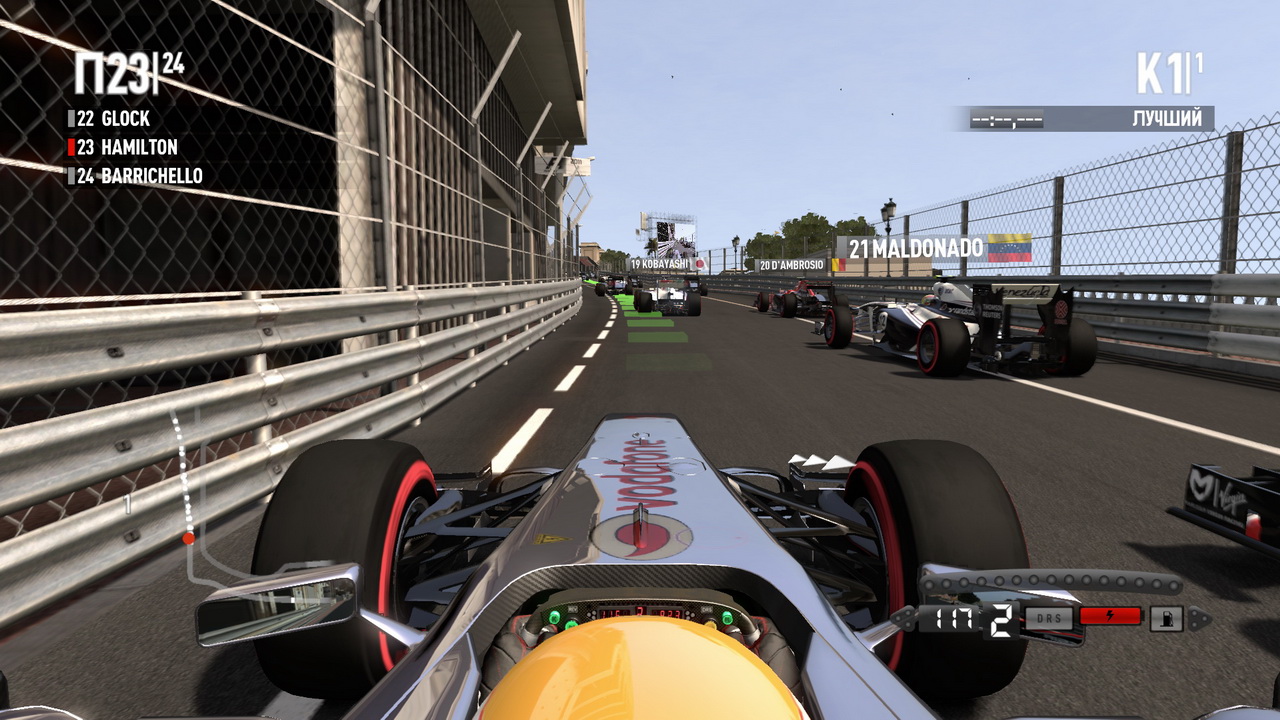Choose the Hamilton row in standings
This screenshot has width=1280, height=720.
(x=127, y=147)
